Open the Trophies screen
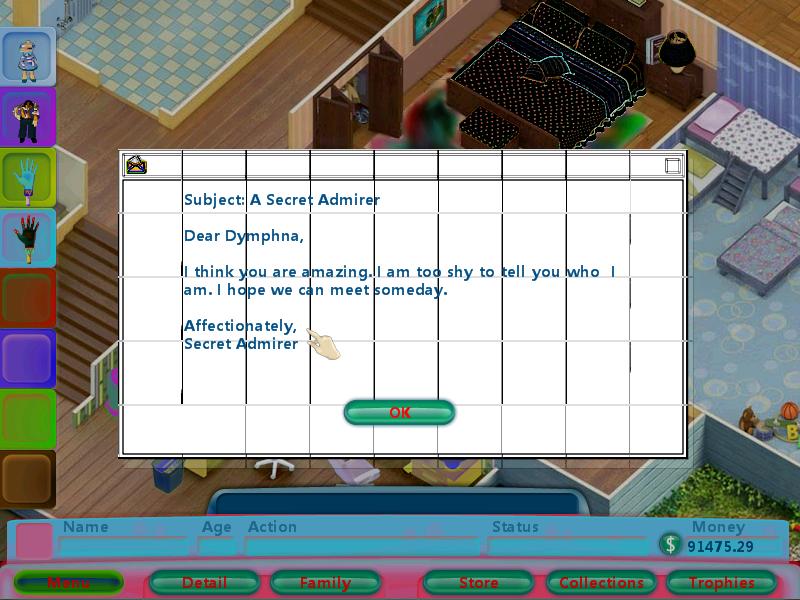Image resolution: width=800 pixels, height=600 pixels. point(721,582)
